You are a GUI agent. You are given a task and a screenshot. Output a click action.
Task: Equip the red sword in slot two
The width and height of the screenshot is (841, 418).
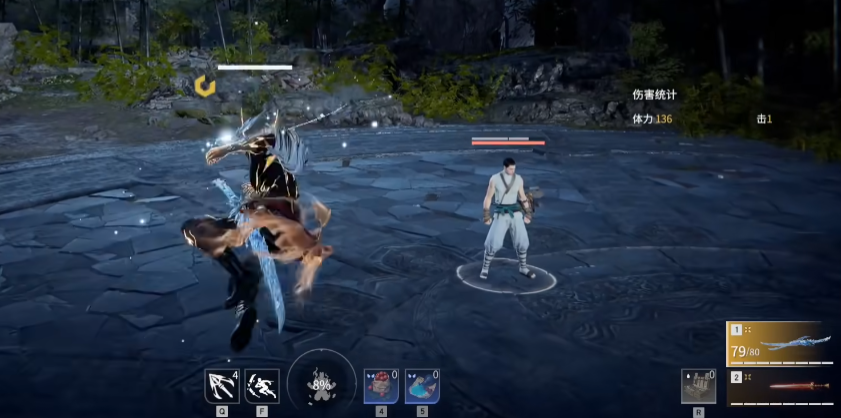[782, 386]
